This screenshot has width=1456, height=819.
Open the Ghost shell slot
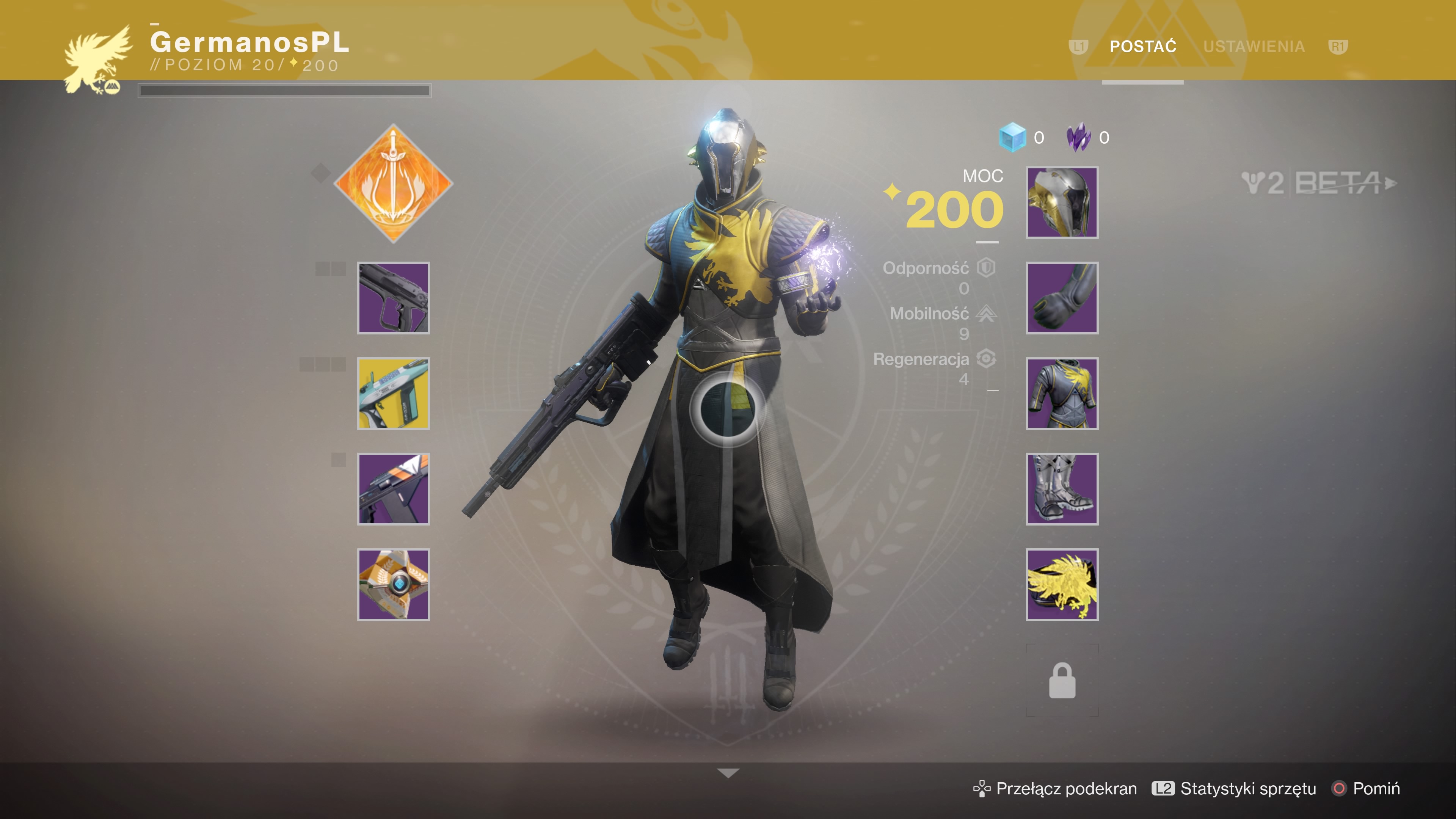click(394, 584)
